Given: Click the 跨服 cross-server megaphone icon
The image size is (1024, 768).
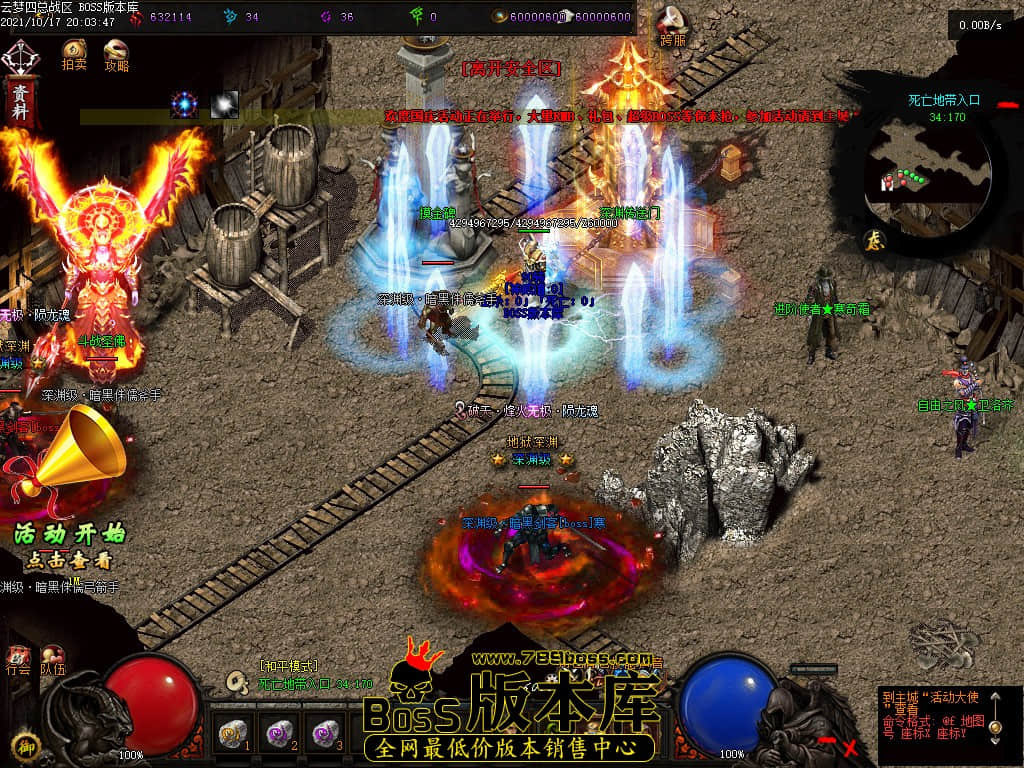Looking at the screenshot, I should [x=672, y=21].
